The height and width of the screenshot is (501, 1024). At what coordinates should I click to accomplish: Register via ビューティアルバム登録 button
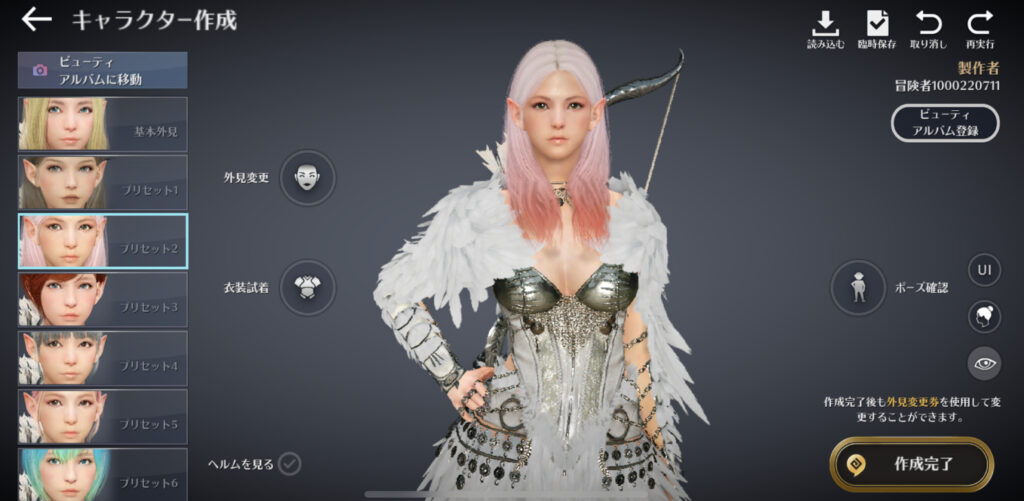point(946,123)
